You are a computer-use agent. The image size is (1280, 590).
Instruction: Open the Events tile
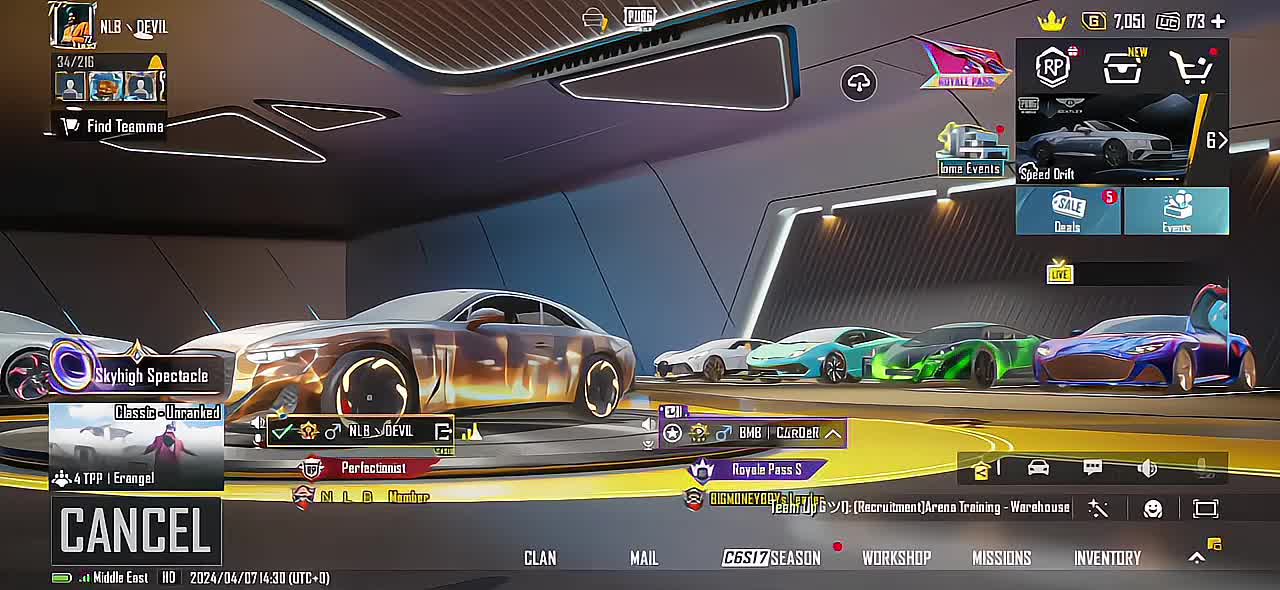(1176, 211)
